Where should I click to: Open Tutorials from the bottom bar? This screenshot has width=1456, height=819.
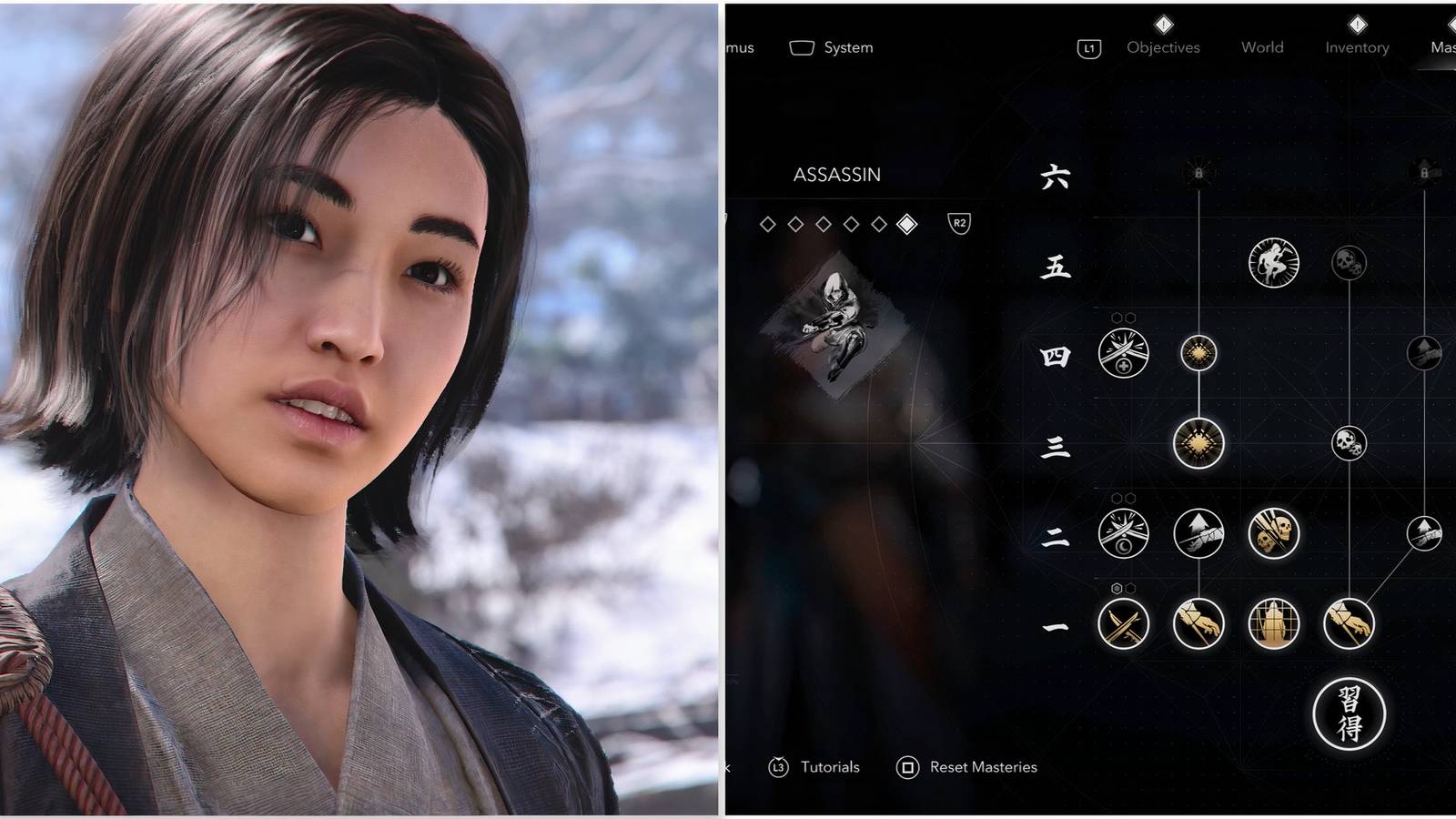point(829,767)
